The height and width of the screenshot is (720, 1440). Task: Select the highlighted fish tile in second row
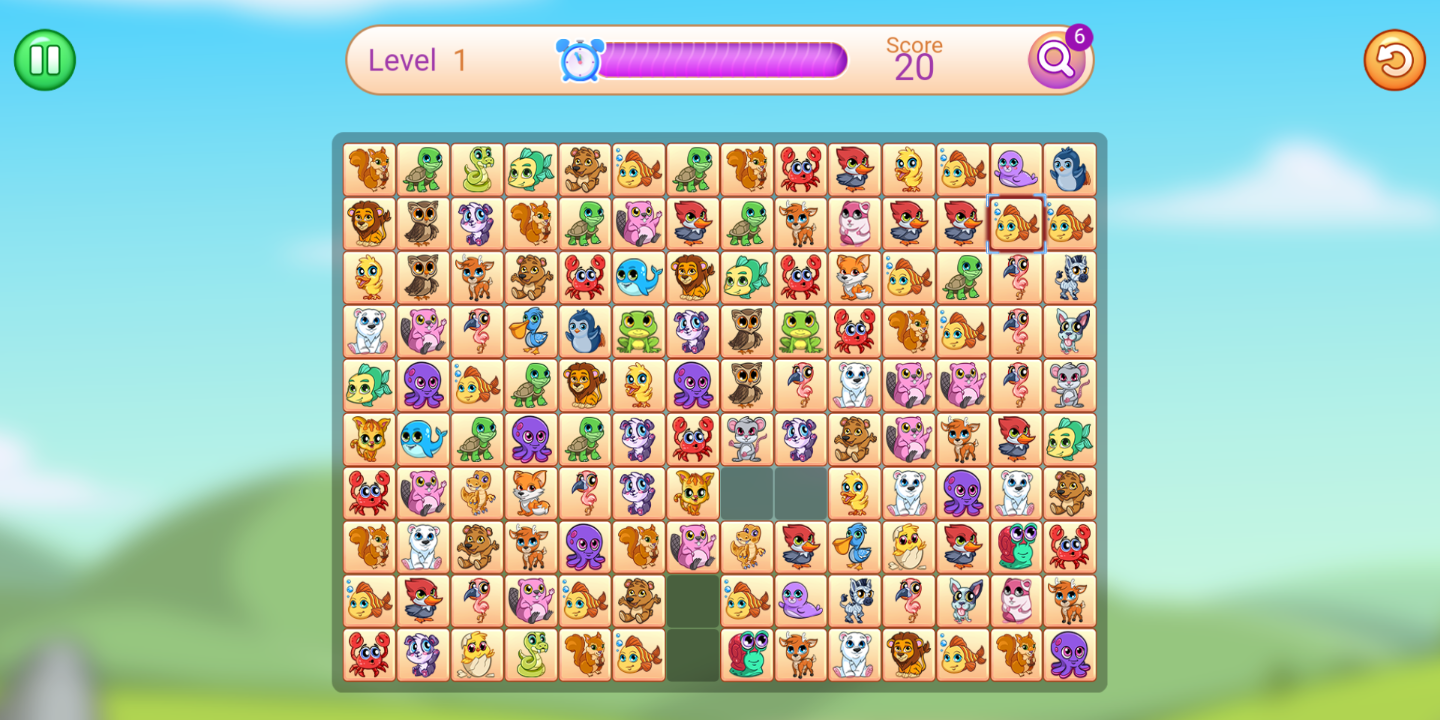click(1017, 223)
